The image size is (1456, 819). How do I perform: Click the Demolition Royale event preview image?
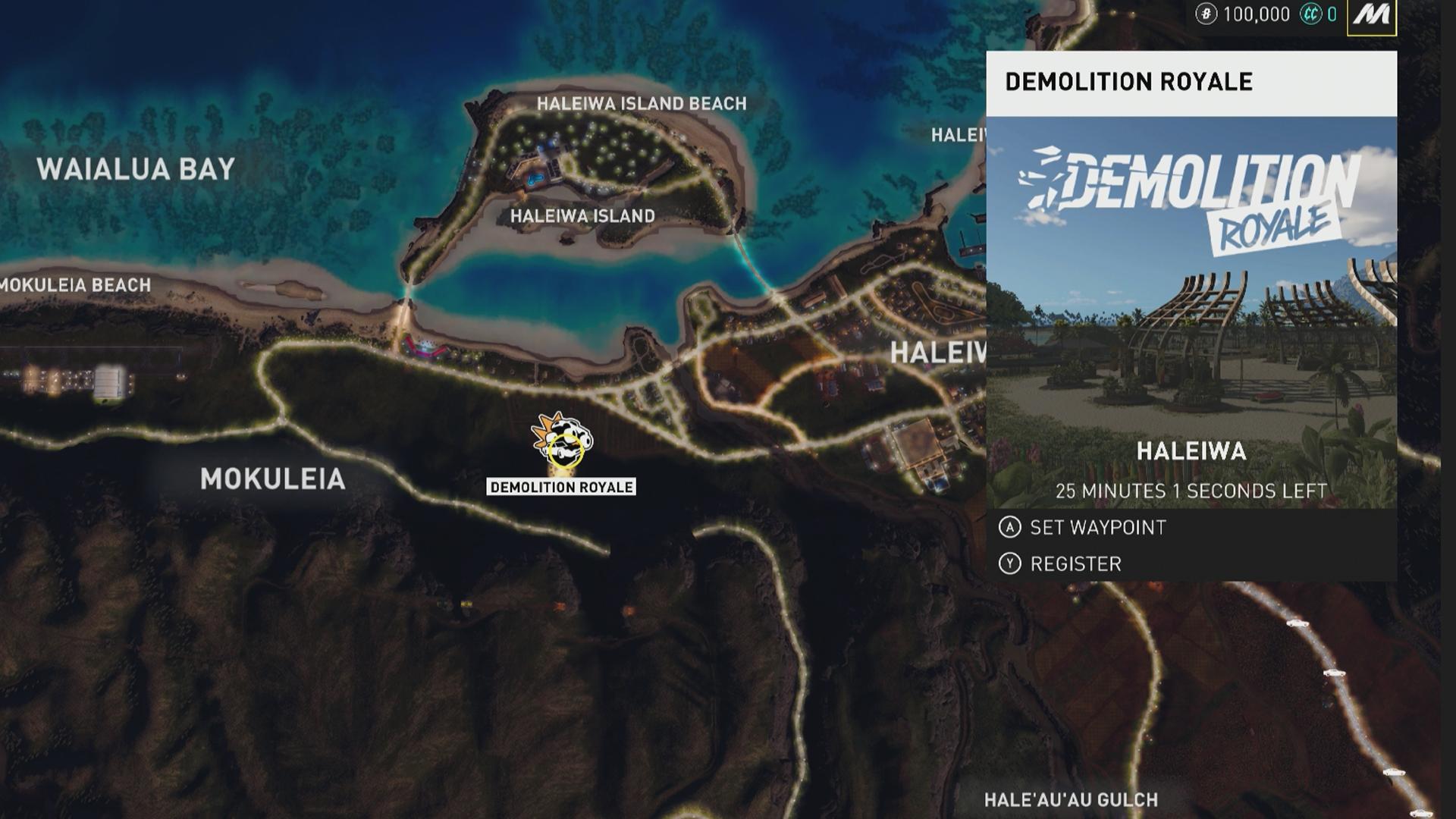tap(1194, 288)
